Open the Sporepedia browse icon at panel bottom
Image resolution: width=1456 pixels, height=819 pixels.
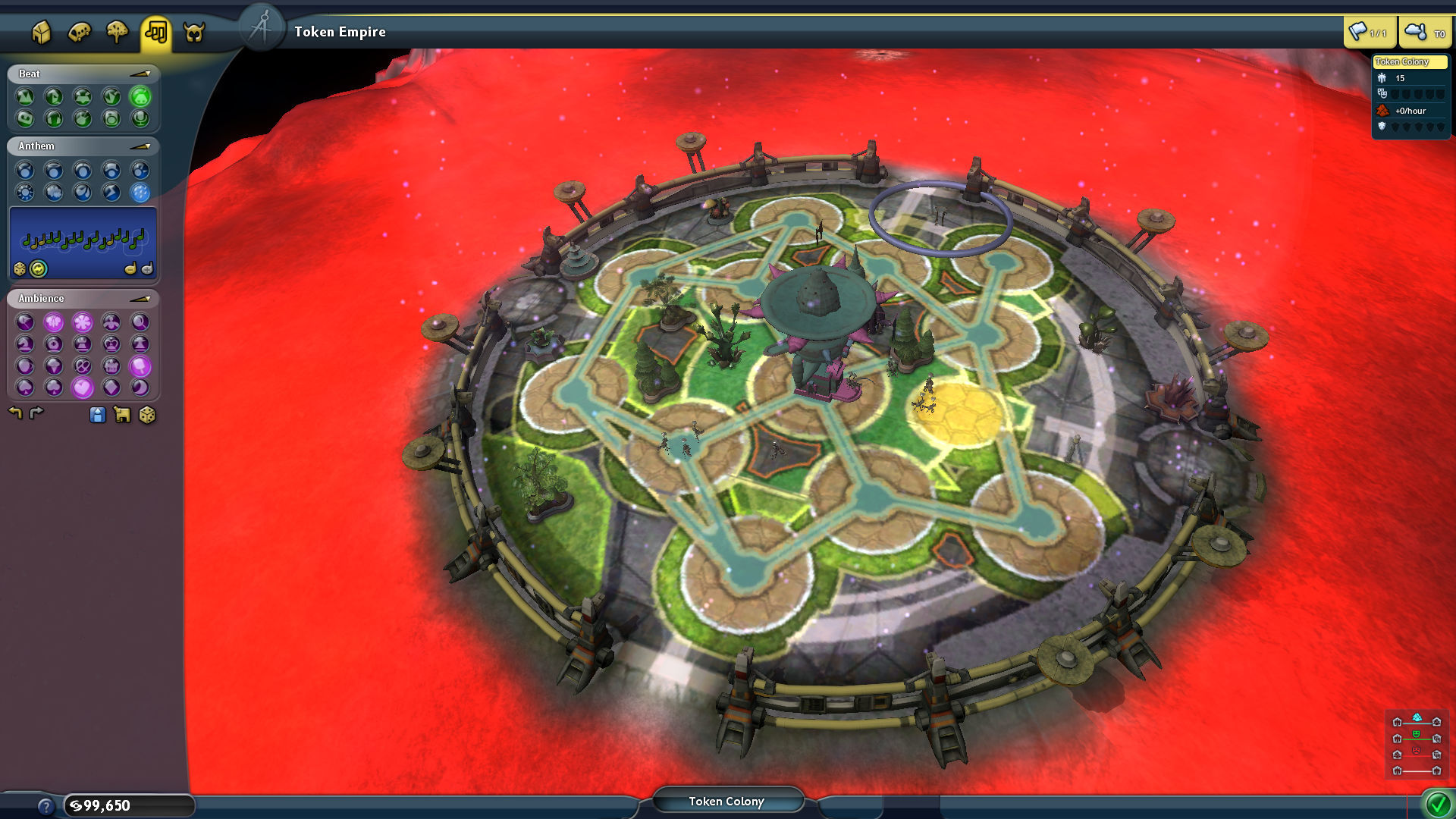click(x=97, y=415)
